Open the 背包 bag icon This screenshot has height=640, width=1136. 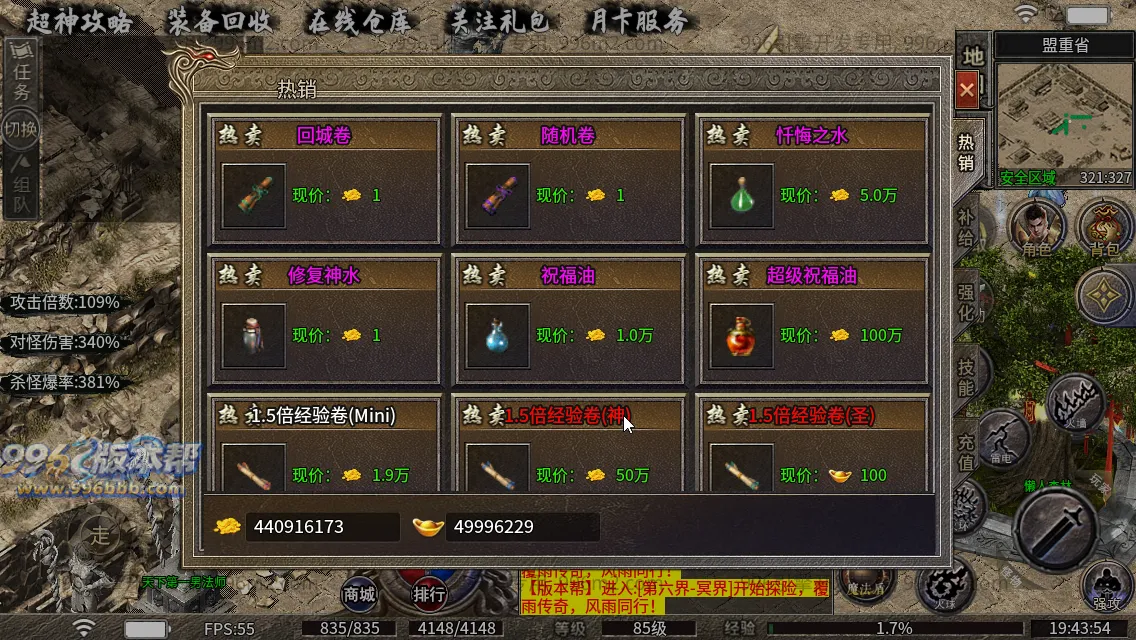pos(1104,228)
